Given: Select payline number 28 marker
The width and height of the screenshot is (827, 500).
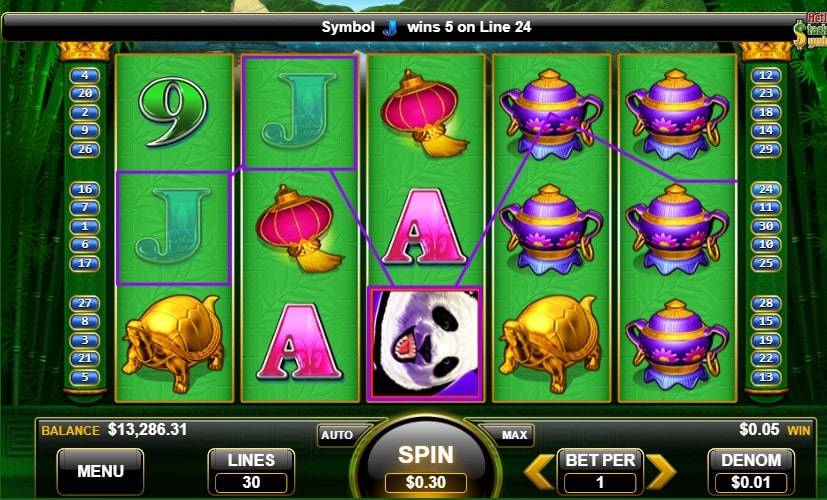Looking at the screenshot, I should tap(768, 302).
